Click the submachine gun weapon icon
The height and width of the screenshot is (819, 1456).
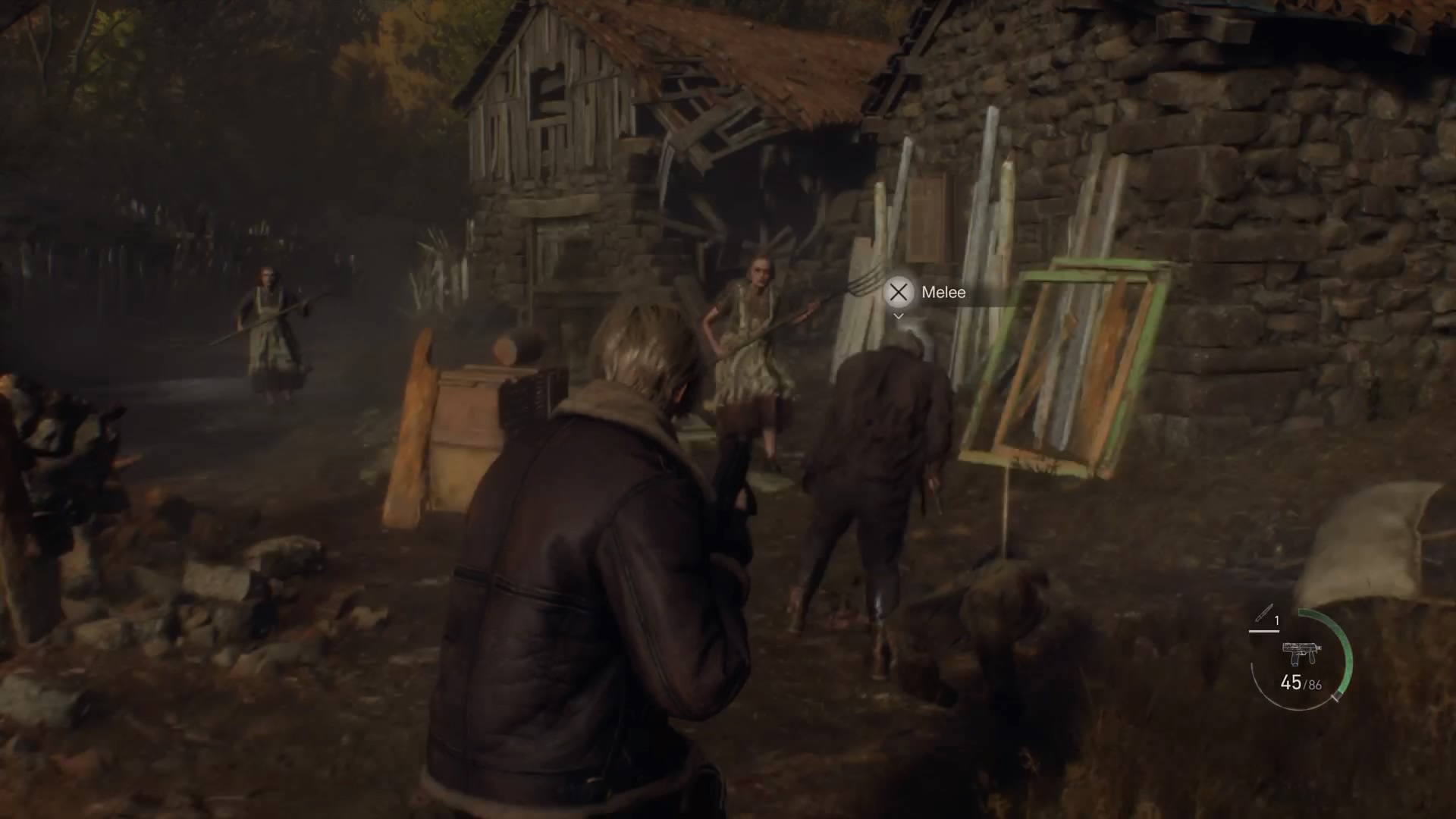pyautogui.click(x=1302, y=653)
